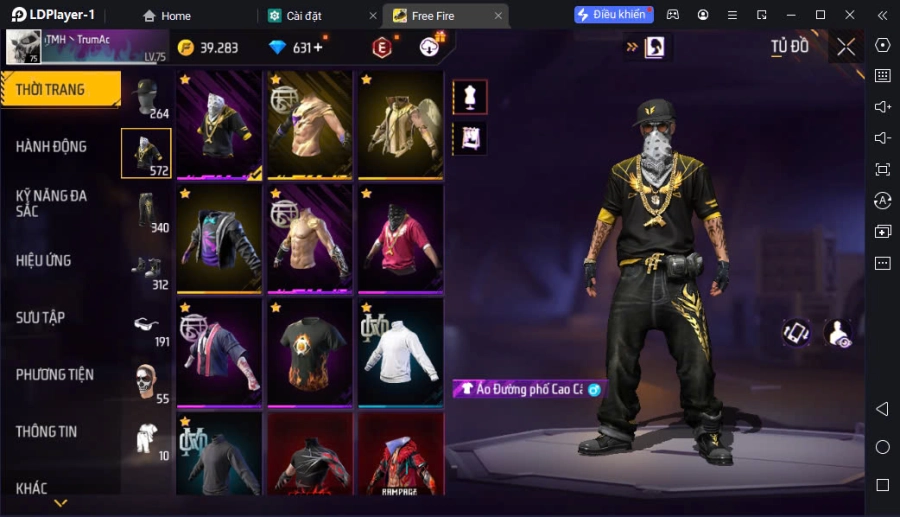This screenshot has width=900, height=517.
Task: Close the wardrobe with the X button
Action: 846,47
